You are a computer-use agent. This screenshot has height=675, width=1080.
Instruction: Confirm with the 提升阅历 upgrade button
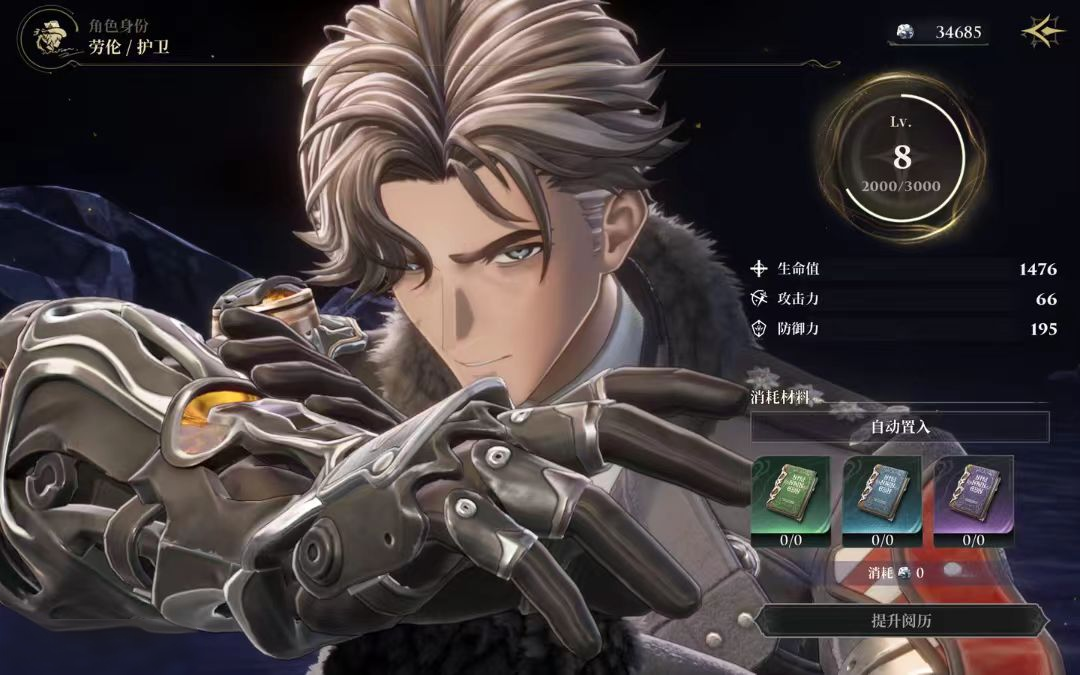click(902, 621)
